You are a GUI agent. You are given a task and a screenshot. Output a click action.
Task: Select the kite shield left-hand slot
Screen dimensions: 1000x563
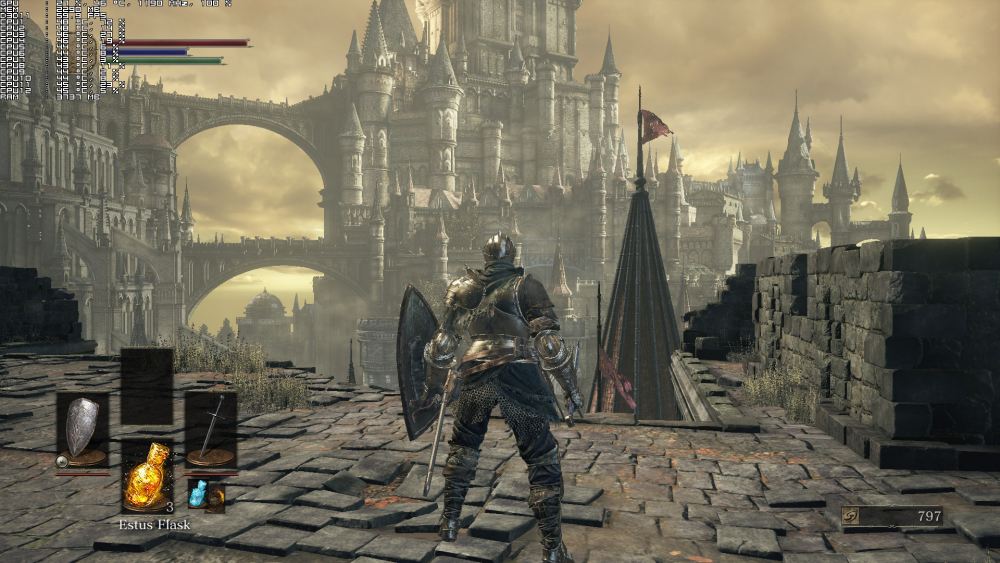[x=82, y=430]
